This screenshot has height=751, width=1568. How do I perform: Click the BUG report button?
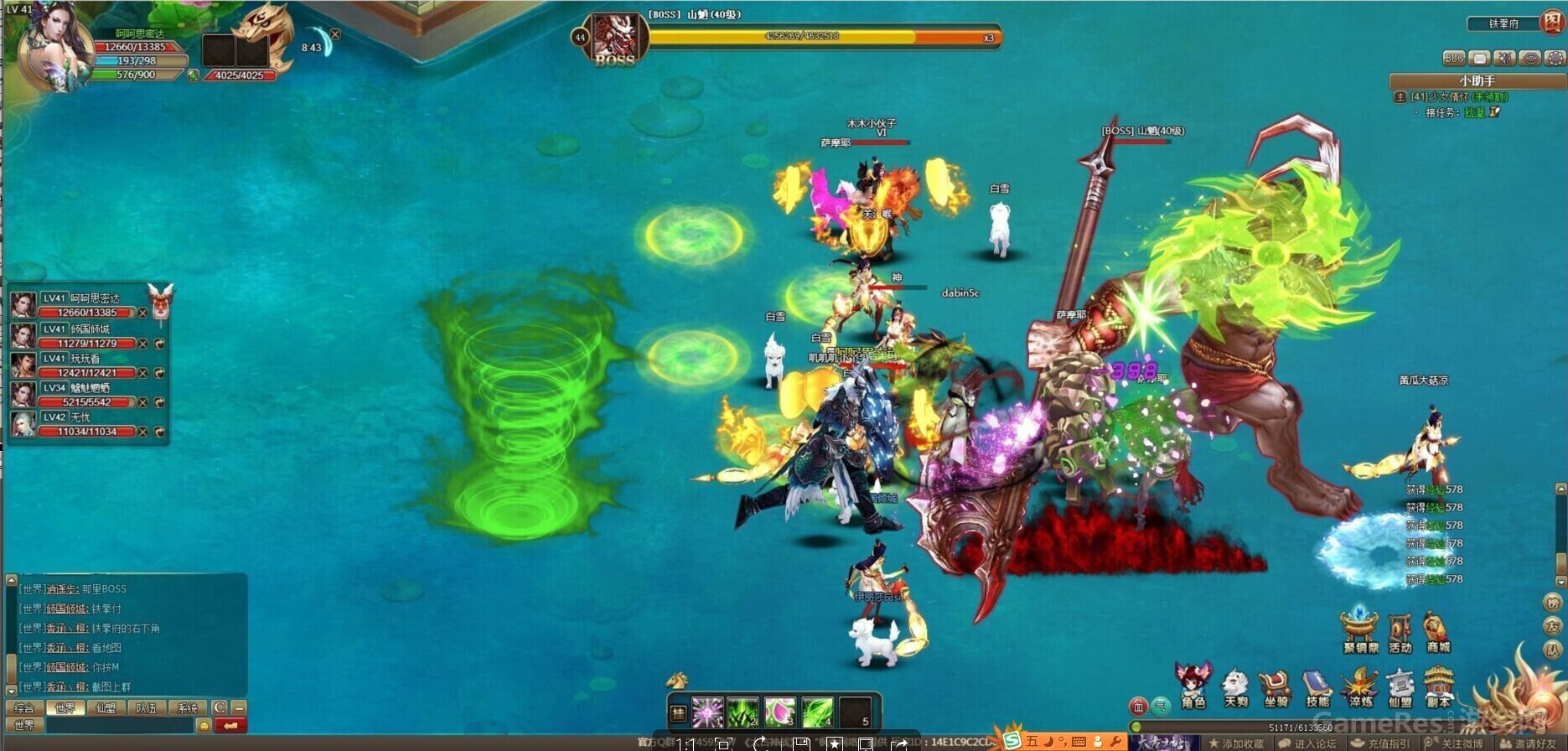[1454, 58]
